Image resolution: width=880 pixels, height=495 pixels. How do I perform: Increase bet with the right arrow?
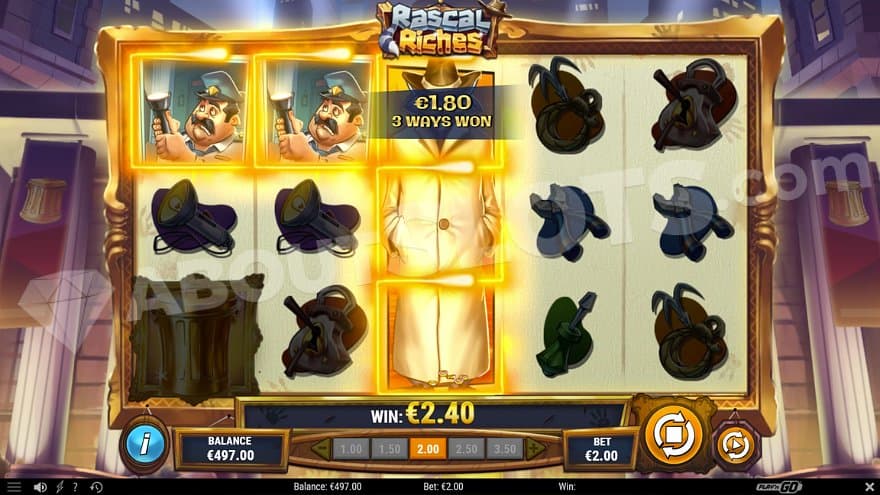coord(536,449)
